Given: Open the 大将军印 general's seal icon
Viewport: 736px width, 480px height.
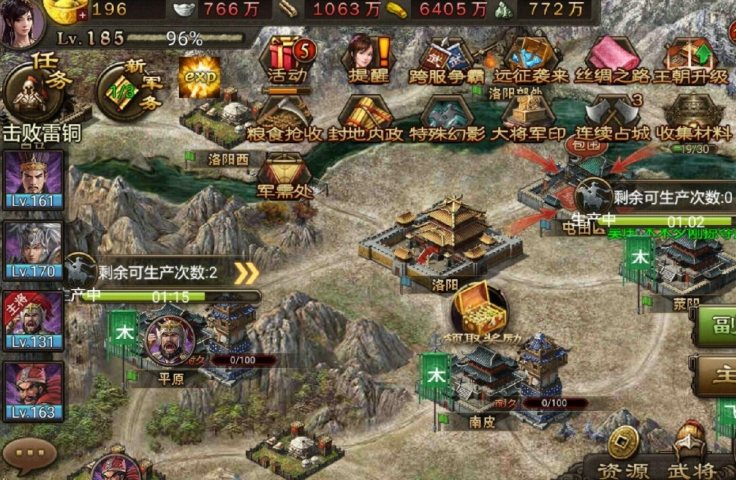Looking at the screenshot, I should pos(530,118).
